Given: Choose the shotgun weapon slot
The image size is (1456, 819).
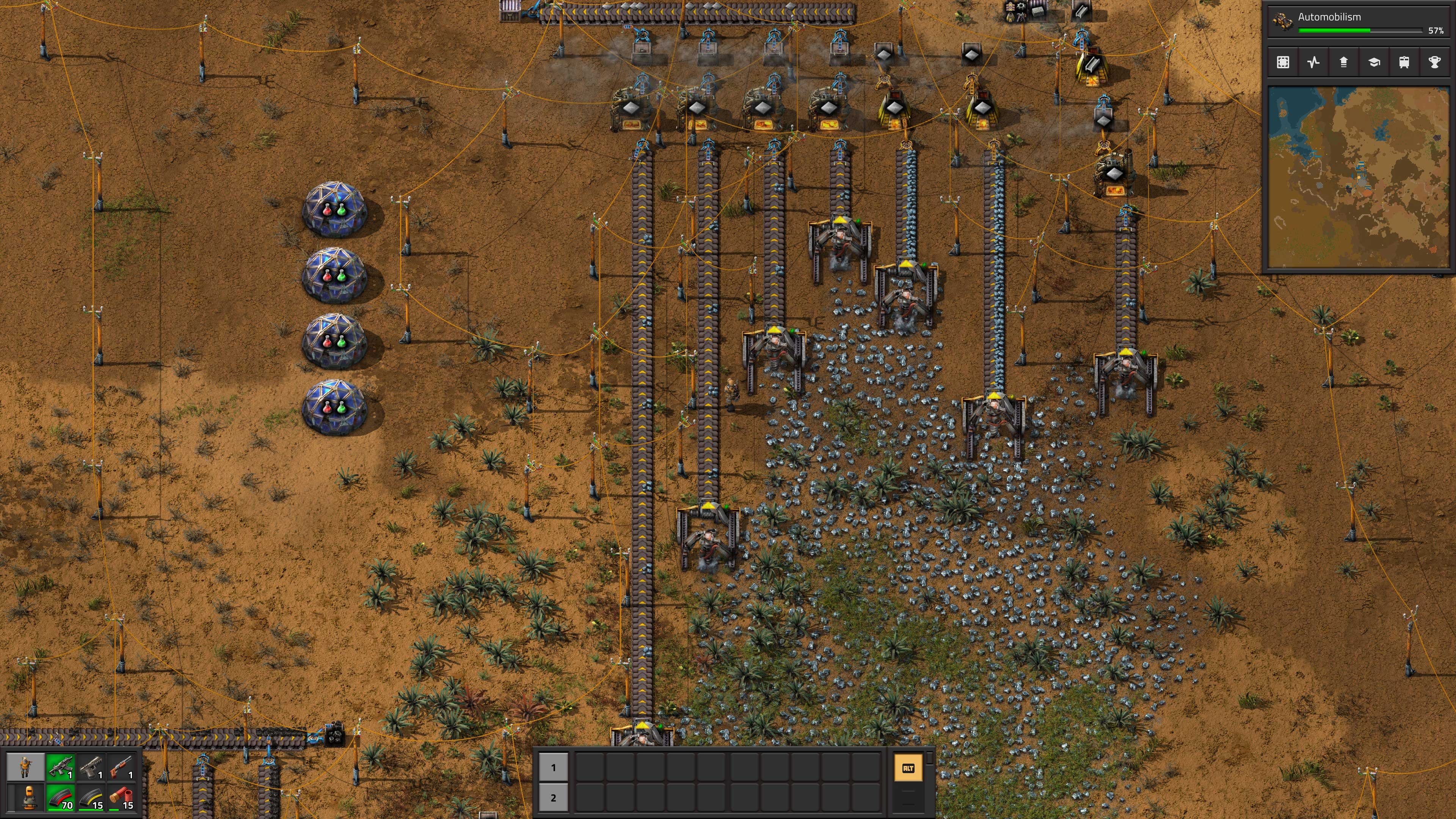Looking at the screenshot, I should 121,767.
